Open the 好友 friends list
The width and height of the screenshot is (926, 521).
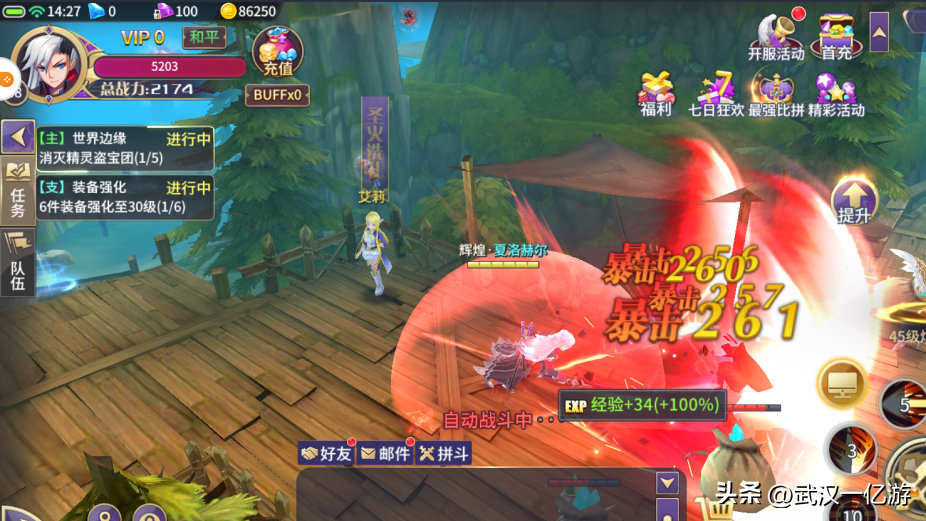pyautogui.click(x=327, y=453)
